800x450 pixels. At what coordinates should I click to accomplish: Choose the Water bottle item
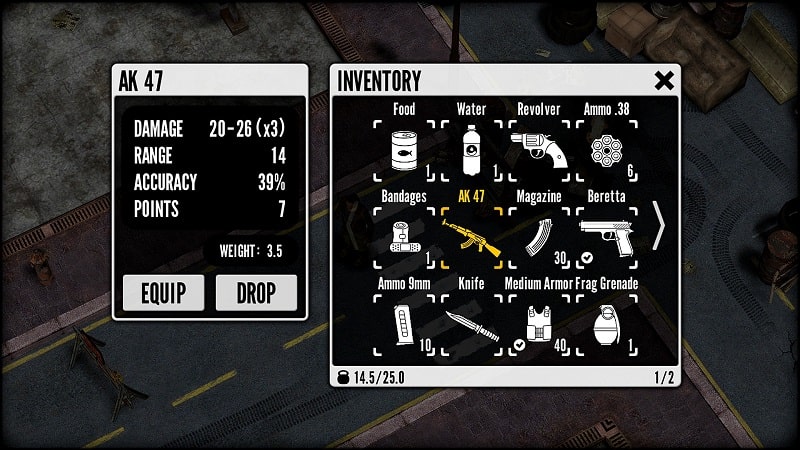[471, 151]
